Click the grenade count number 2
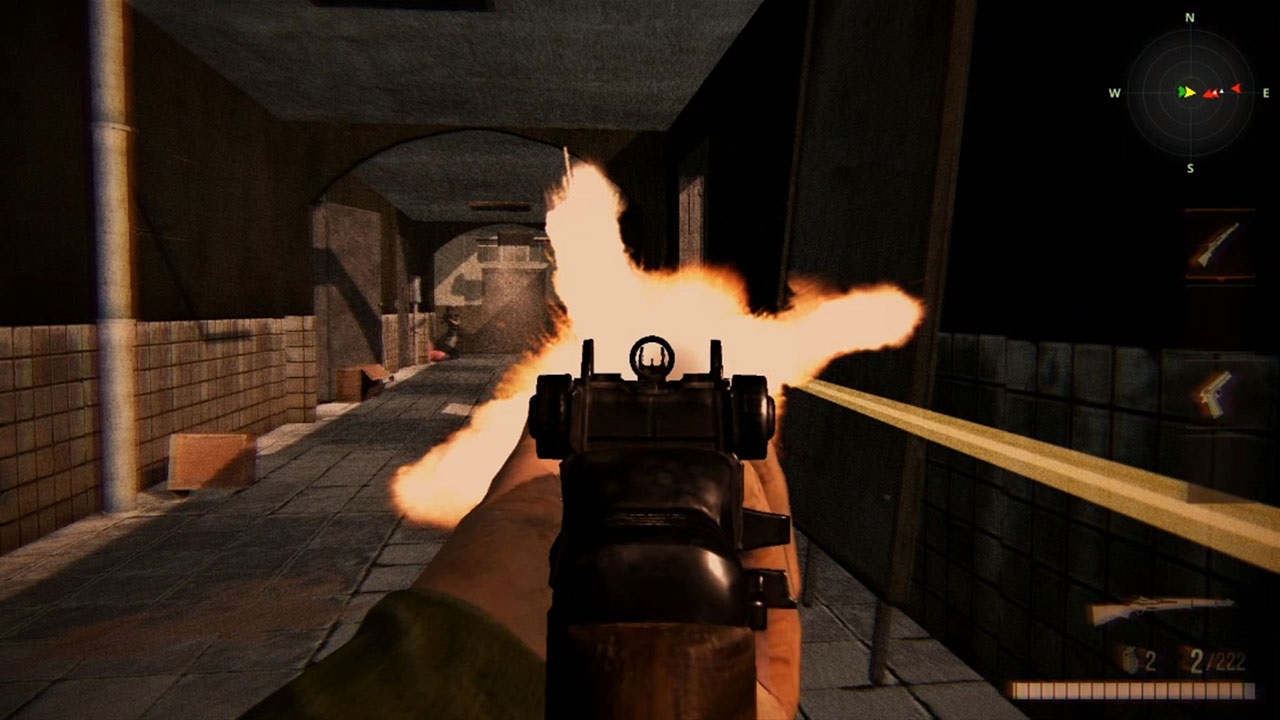This screenshot has height=720, width=1280. tap(1150, 662)
